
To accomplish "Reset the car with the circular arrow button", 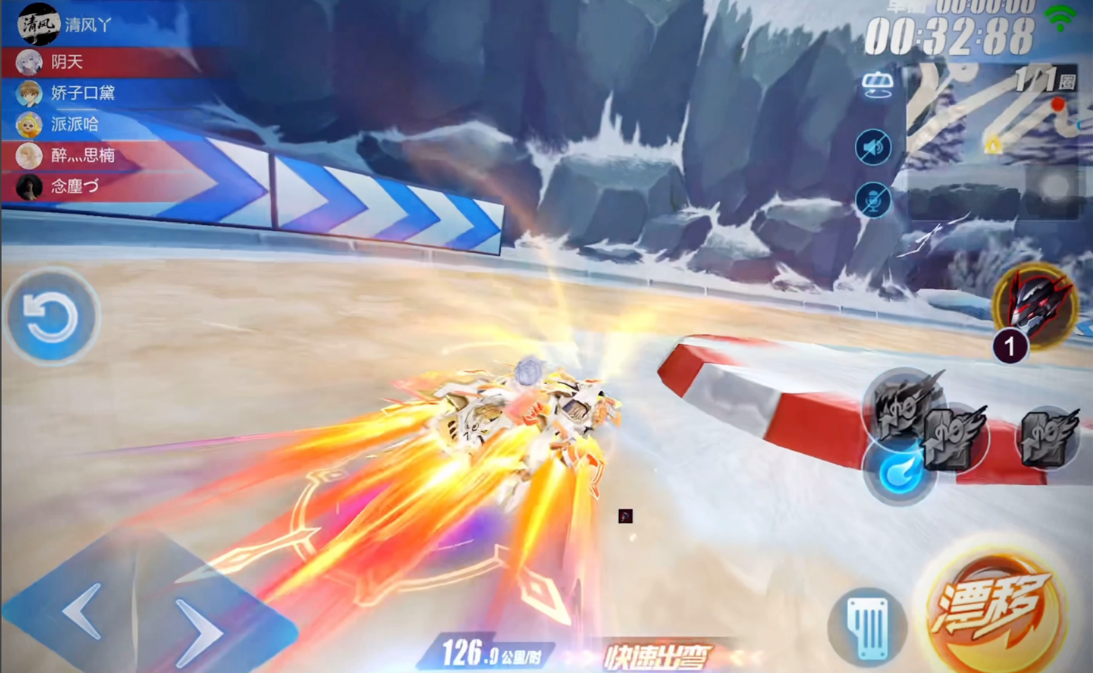I will pos(51,318).
